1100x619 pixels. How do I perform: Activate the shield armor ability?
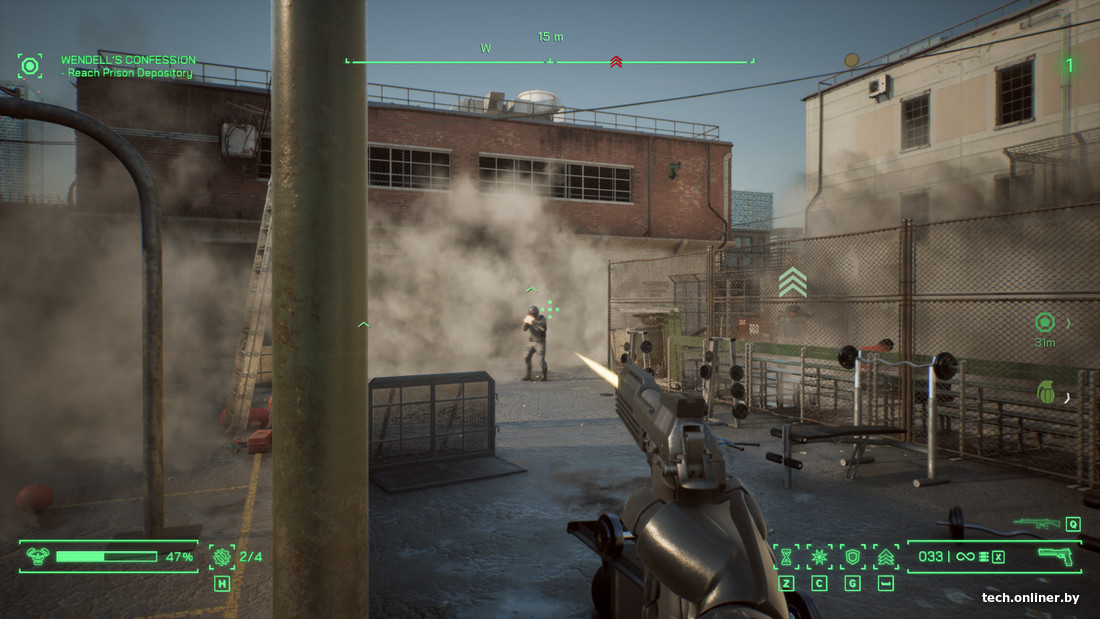(852, 557)
